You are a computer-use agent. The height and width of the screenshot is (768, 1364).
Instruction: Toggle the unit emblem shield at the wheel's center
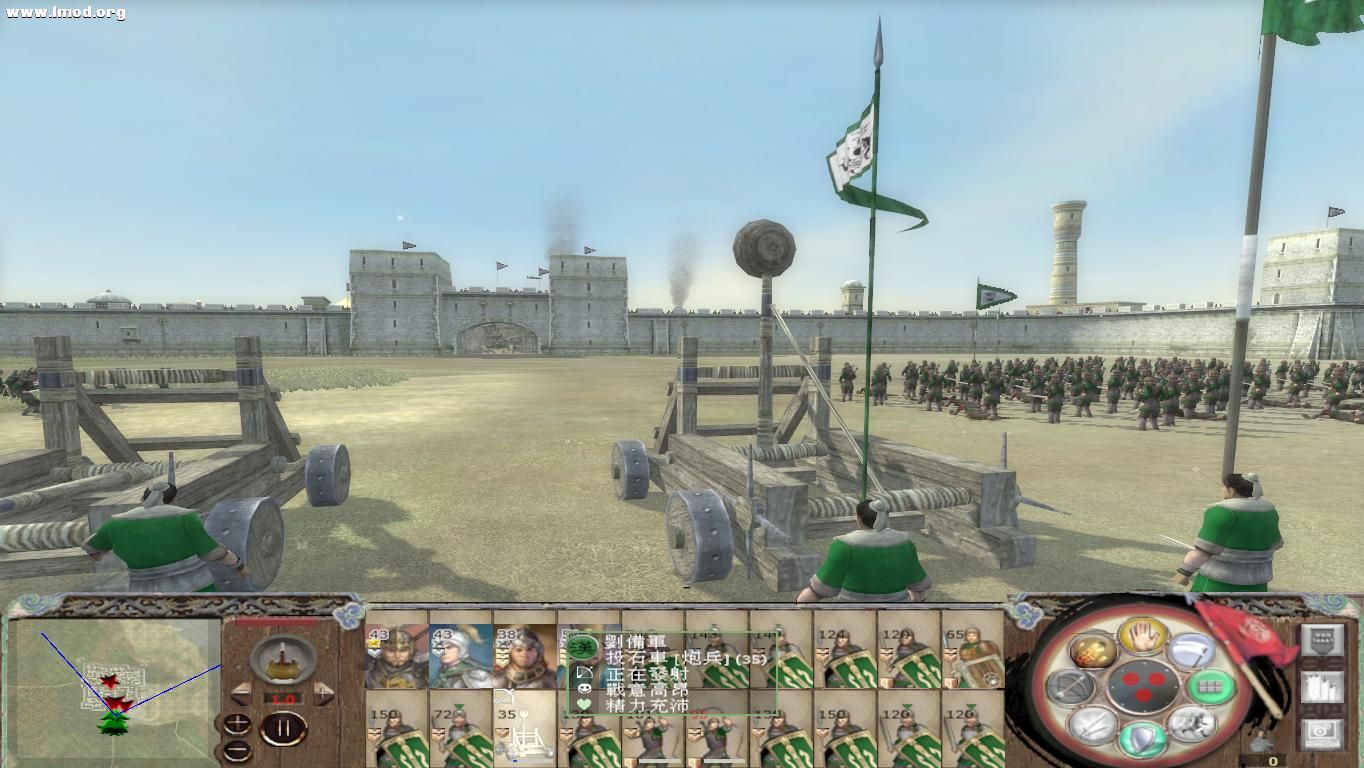pyautogui.click(x=1143, y=685)
